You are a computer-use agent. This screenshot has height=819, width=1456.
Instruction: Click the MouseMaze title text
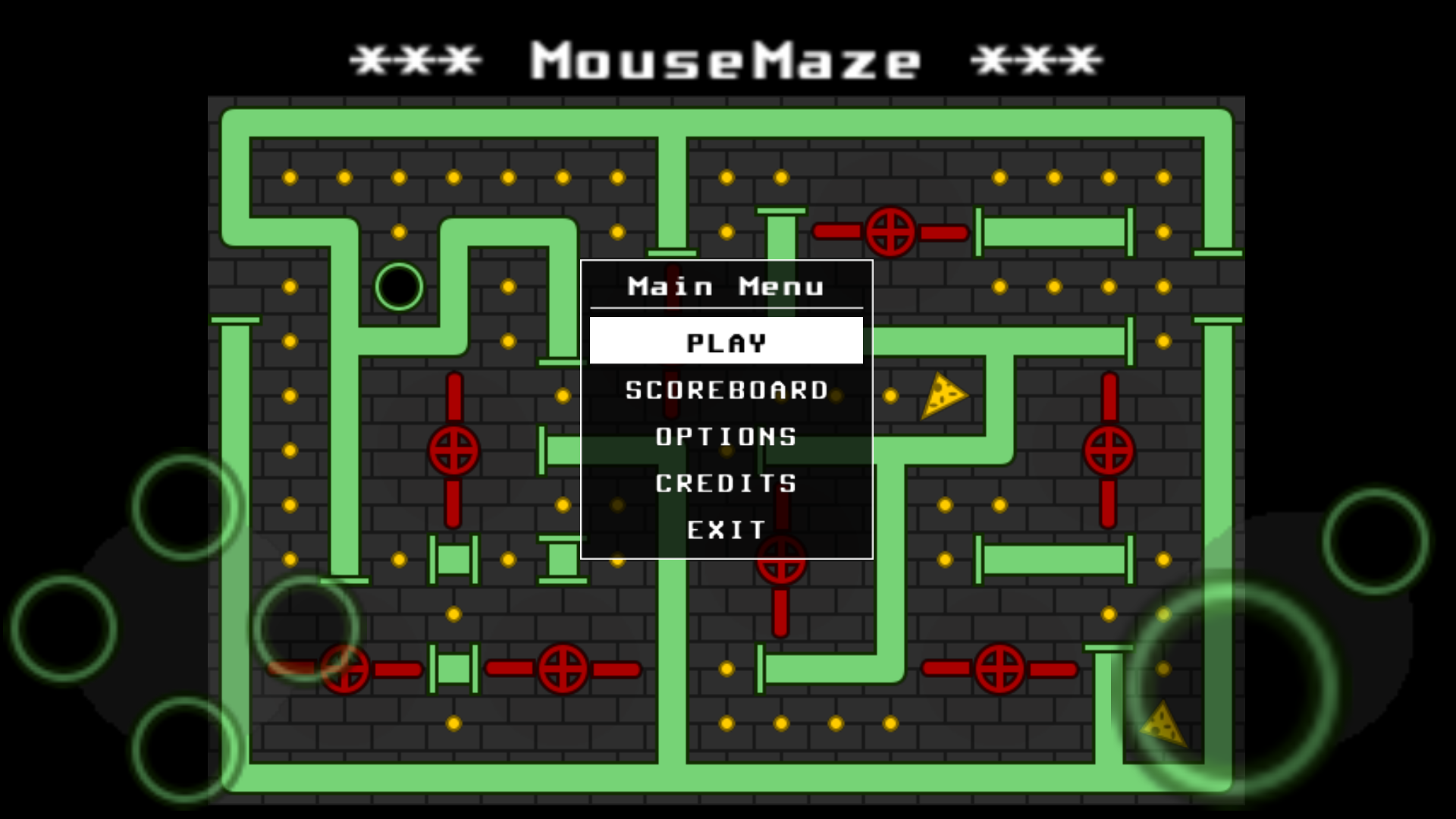tap(726, 61)
